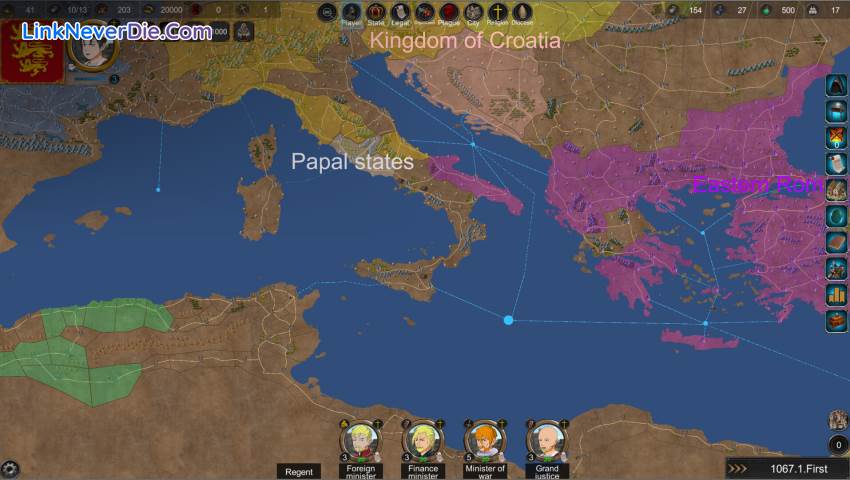Click the ruler portrait
The height and width of the screenshot is (480, 850).
[92, 46]
